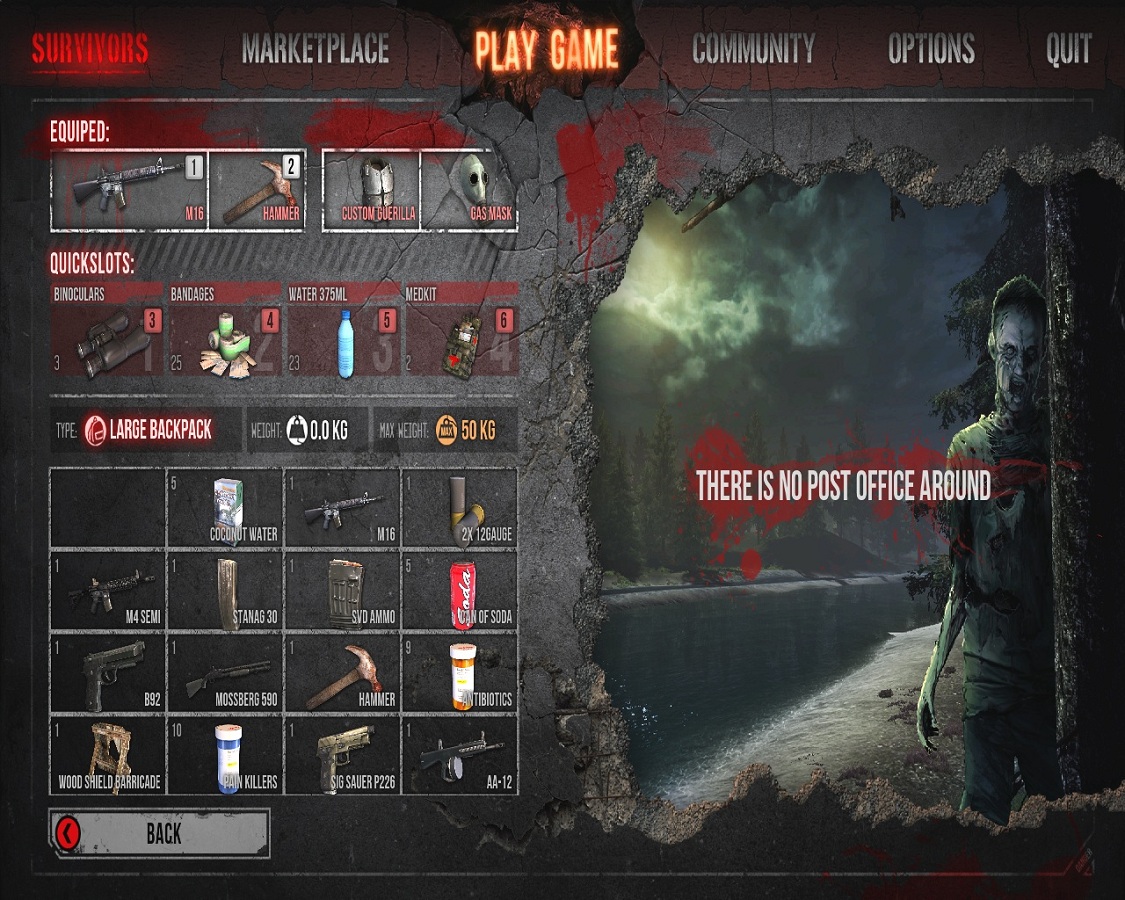Select the equipped Custom Guerilla armor

pos(378,190)
